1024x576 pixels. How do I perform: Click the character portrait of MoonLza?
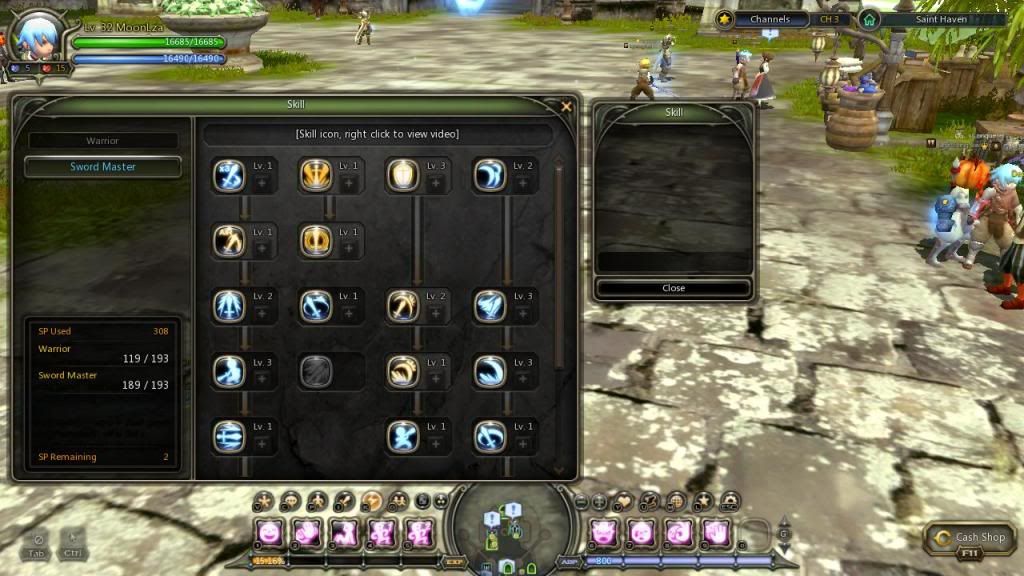click(32, 40)
